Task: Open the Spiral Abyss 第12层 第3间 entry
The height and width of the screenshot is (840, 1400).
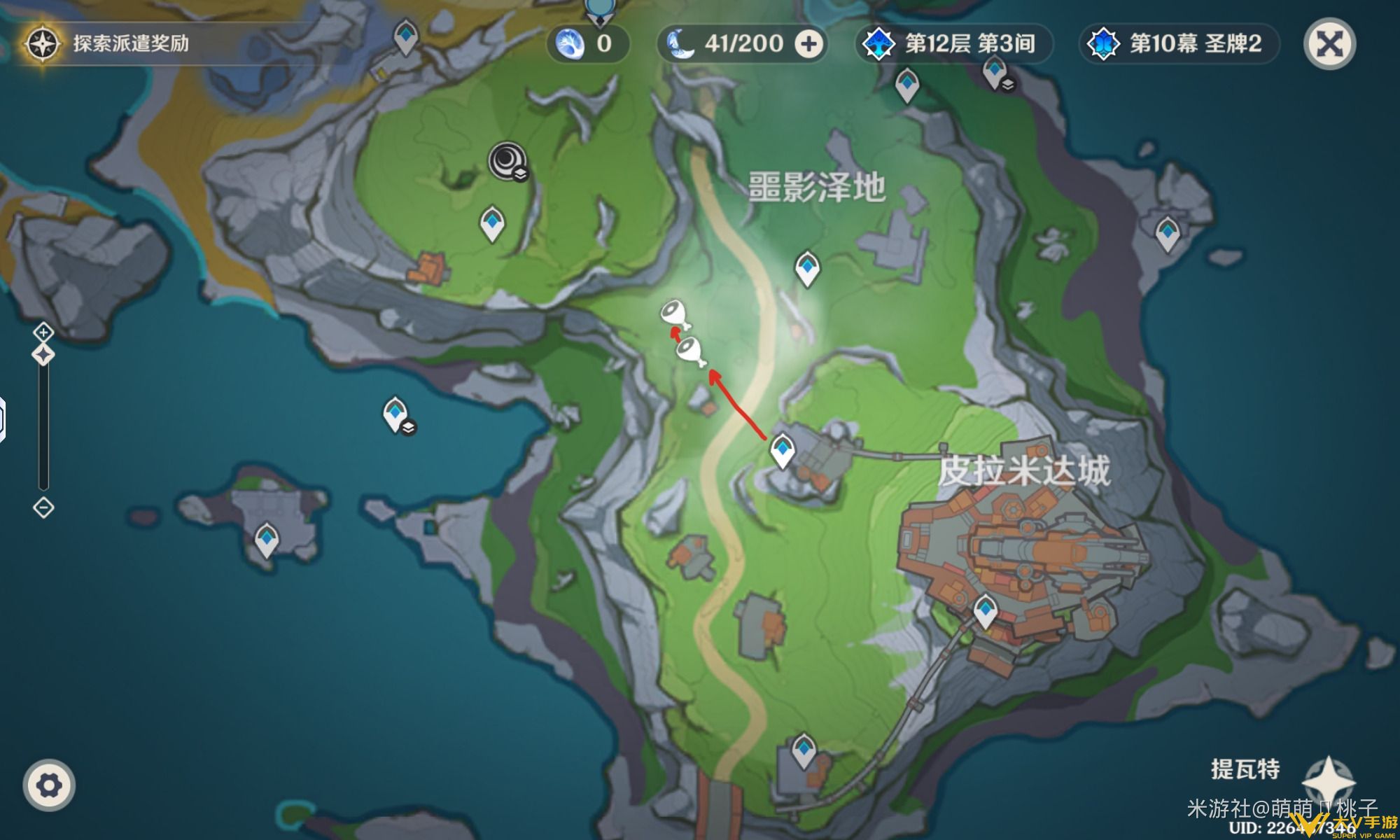Action: click(x=952, y=43)
